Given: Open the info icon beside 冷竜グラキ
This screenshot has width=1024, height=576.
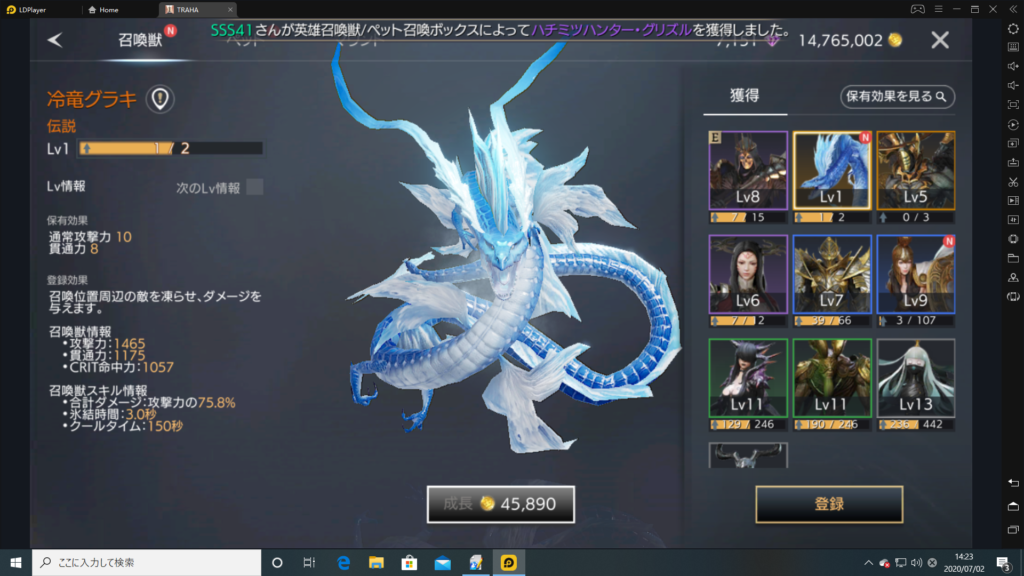Looking at the screenshot, I should point(160,98).
